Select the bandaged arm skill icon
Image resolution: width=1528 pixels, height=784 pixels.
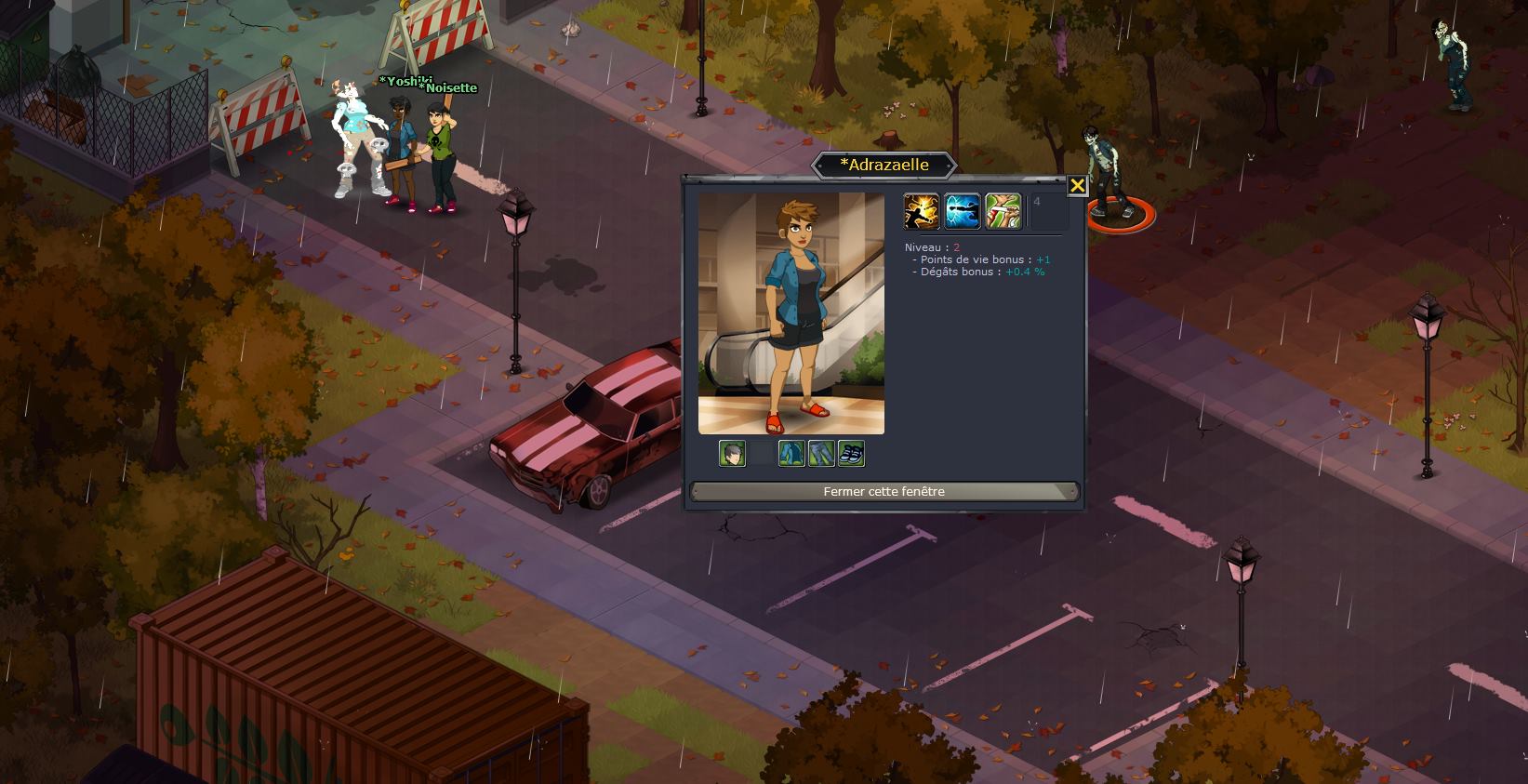1003,211
